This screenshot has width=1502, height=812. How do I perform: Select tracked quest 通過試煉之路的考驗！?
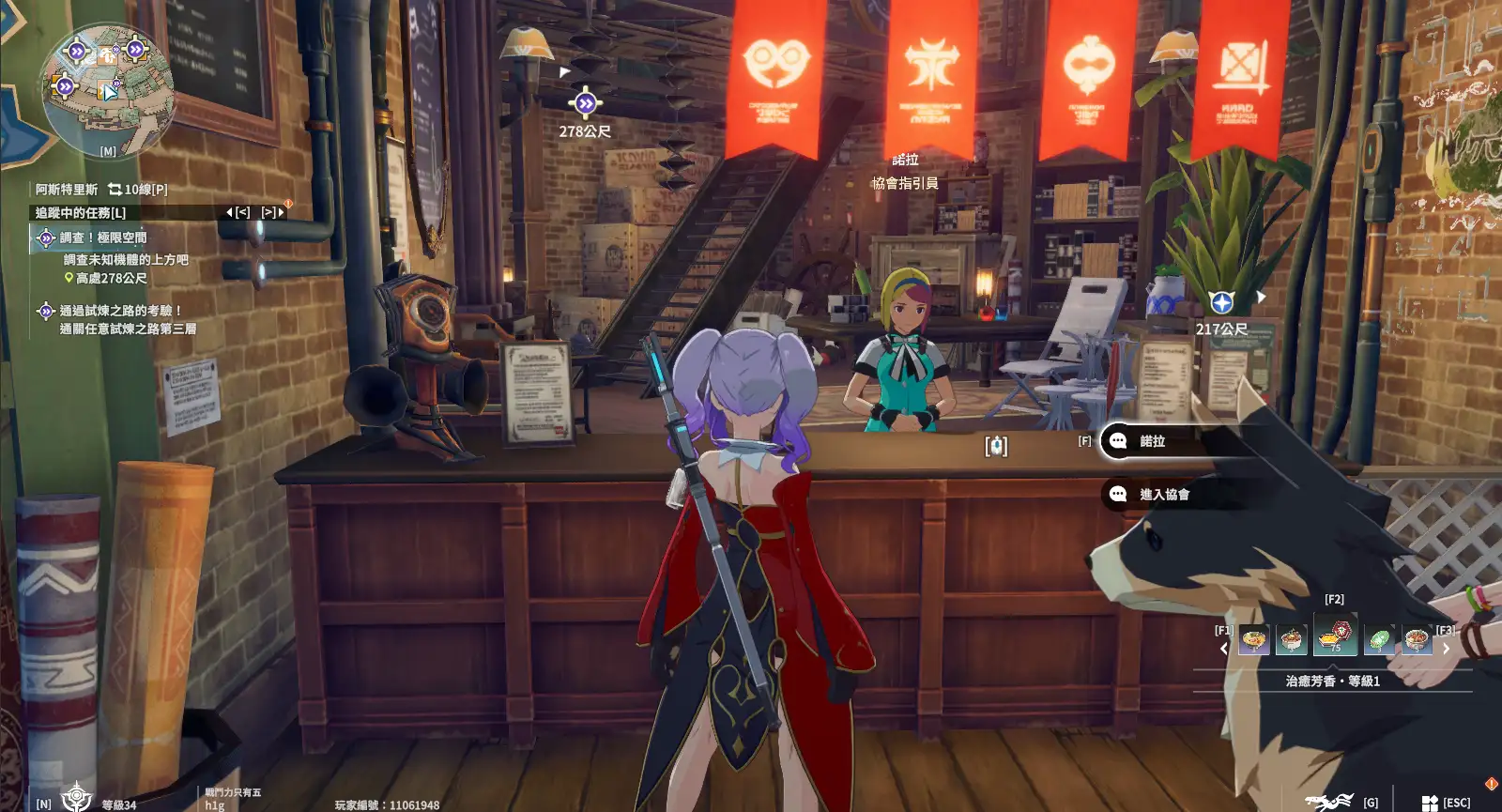[120, 311]
